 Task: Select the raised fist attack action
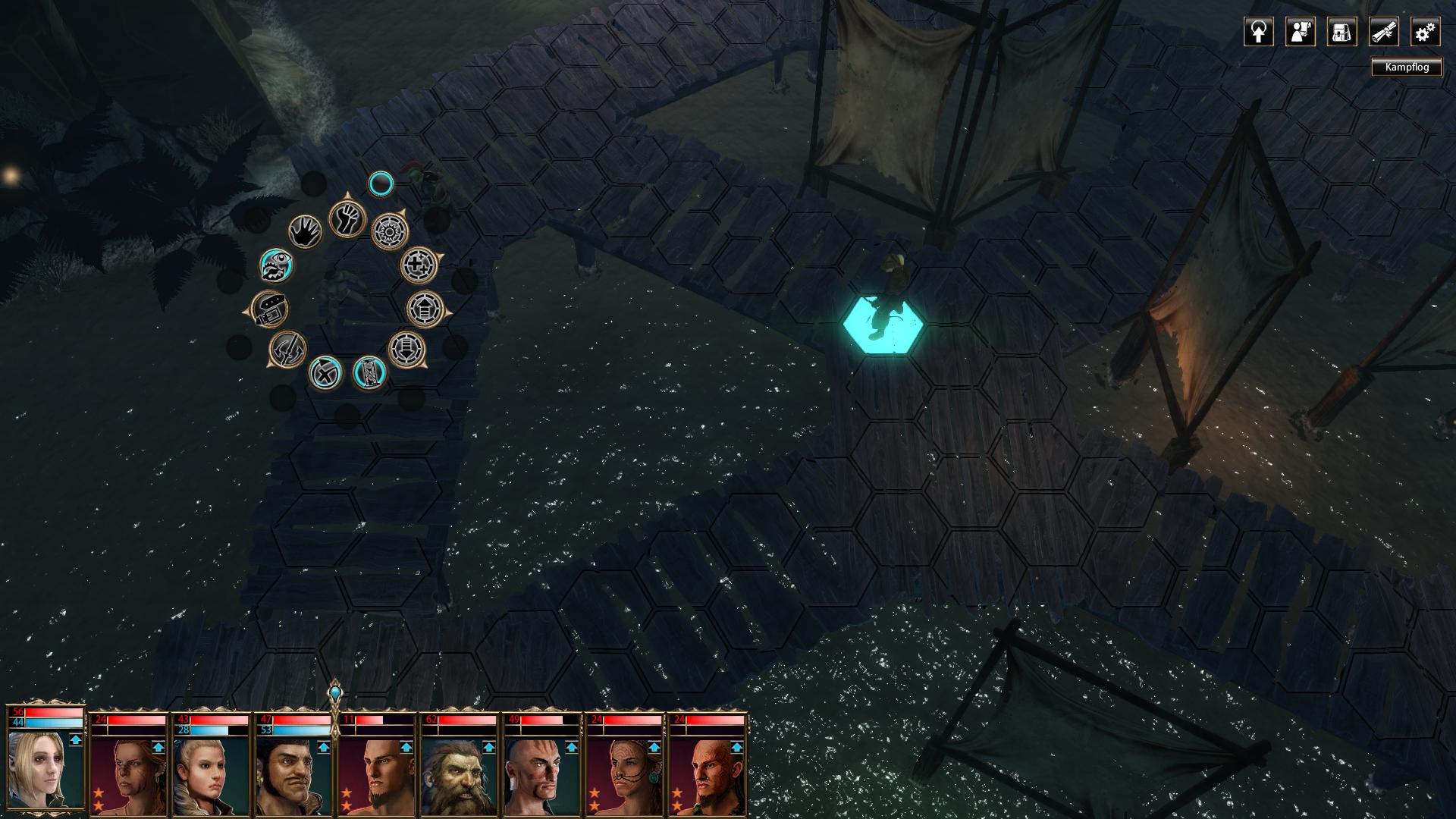pos(347,220)
